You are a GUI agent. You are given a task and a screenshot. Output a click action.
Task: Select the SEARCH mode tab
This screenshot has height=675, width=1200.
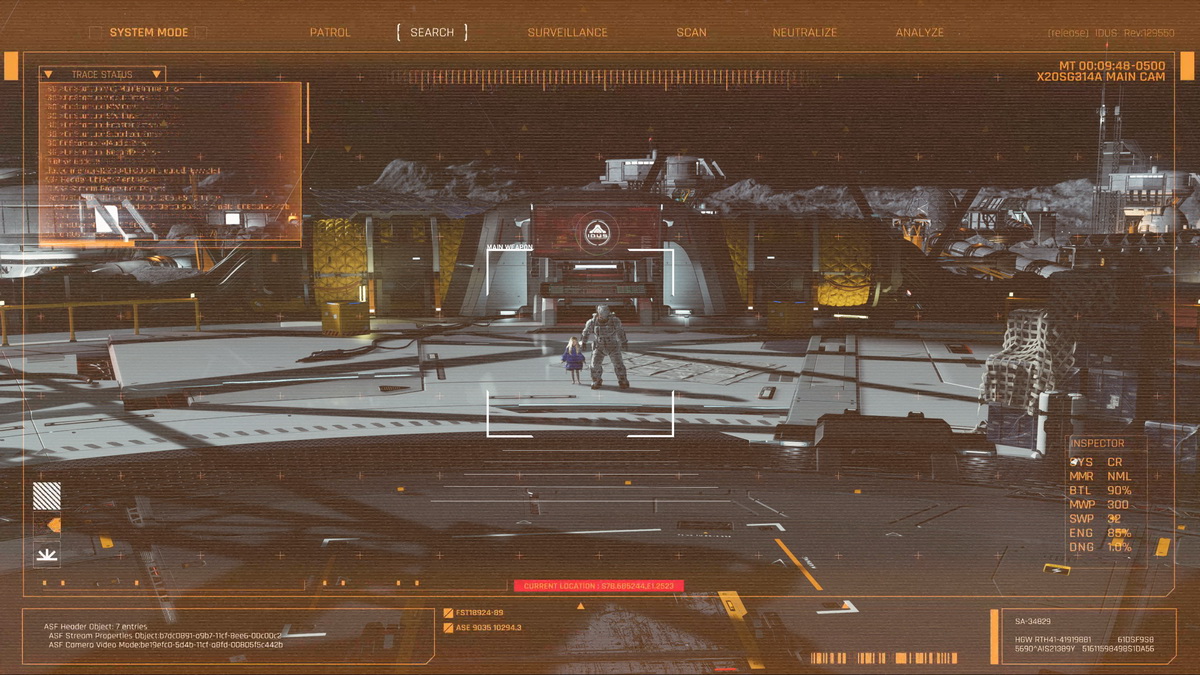[432, 32]
